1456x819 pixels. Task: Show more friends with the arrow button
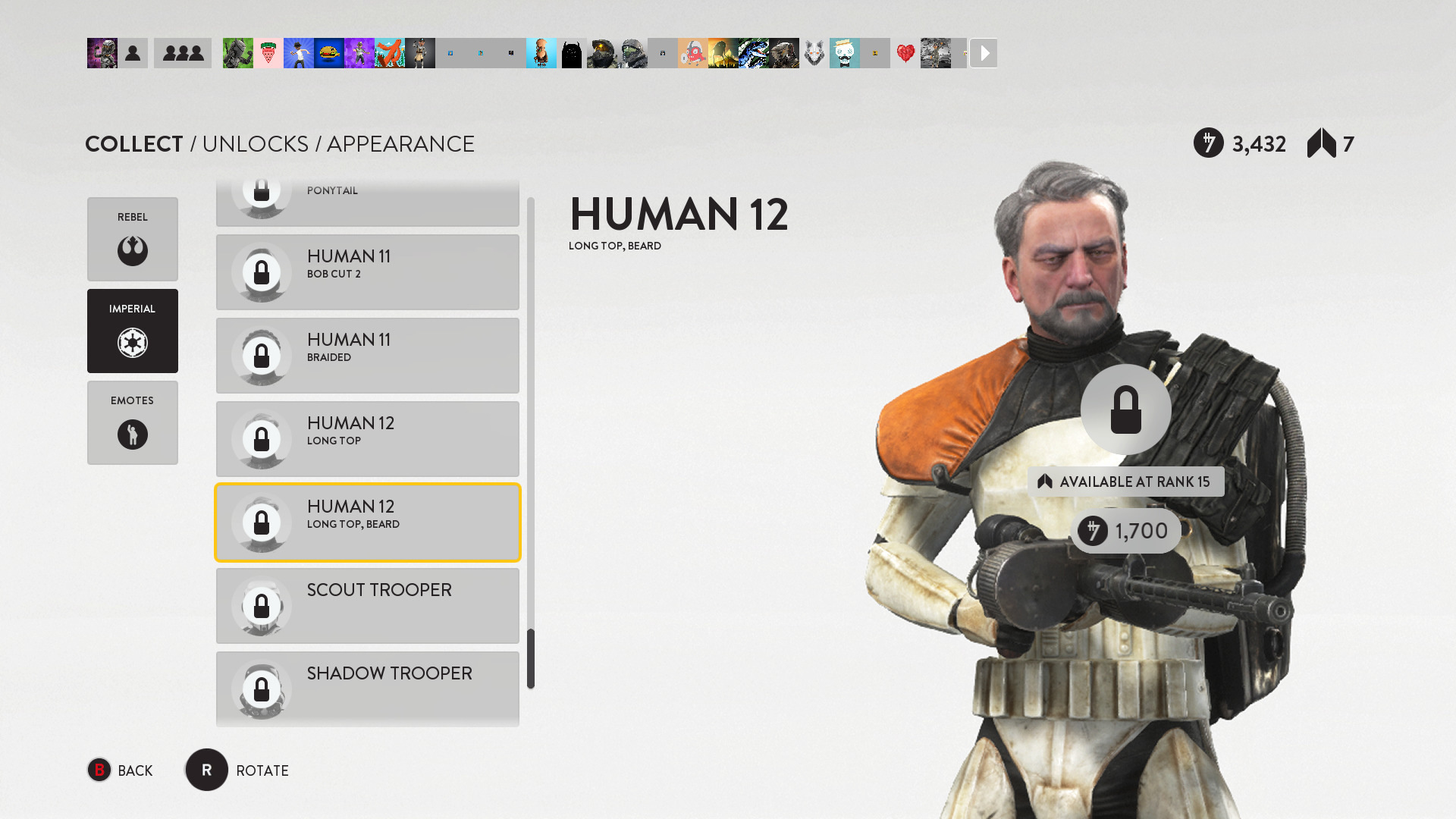(984, 53)
